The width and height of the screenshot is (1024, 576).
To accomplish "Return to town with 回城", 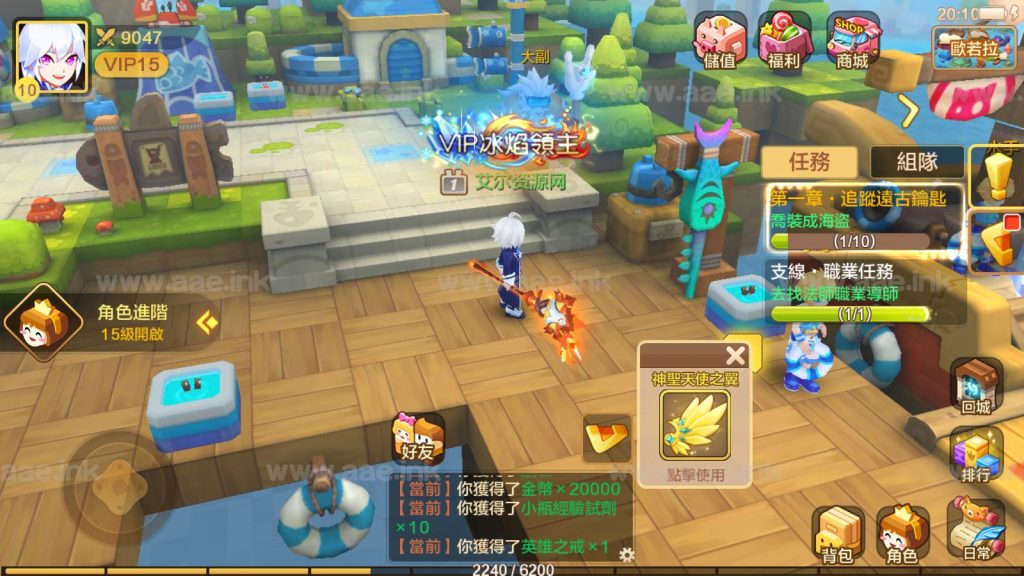I will 974,385.
